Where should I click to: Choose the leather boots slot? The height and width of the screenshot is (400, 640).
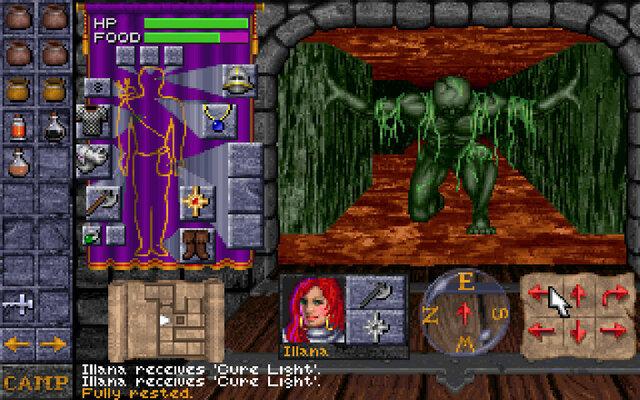pyautogui.click(x=196, y=243)
